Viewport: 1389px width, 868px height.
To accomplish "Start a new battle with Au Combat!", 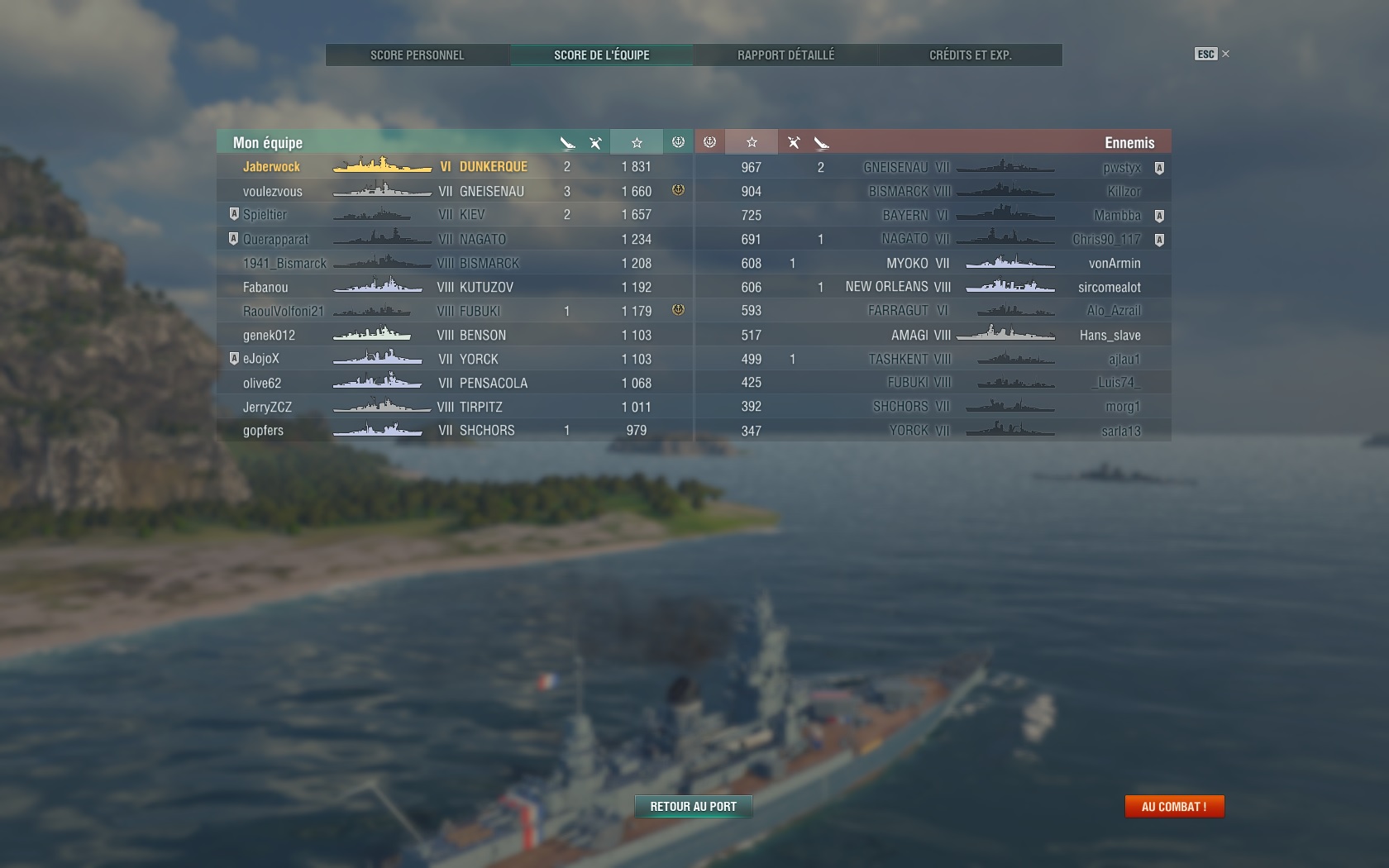I will pos(1174,807).
